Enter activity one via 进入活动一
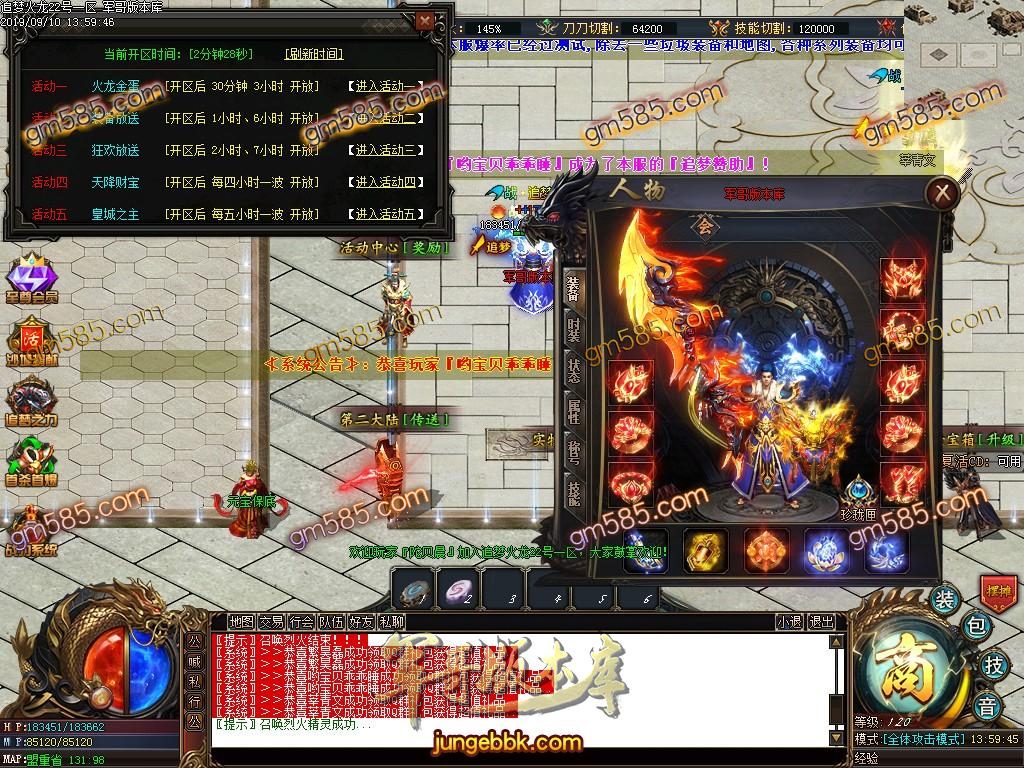 386,87
